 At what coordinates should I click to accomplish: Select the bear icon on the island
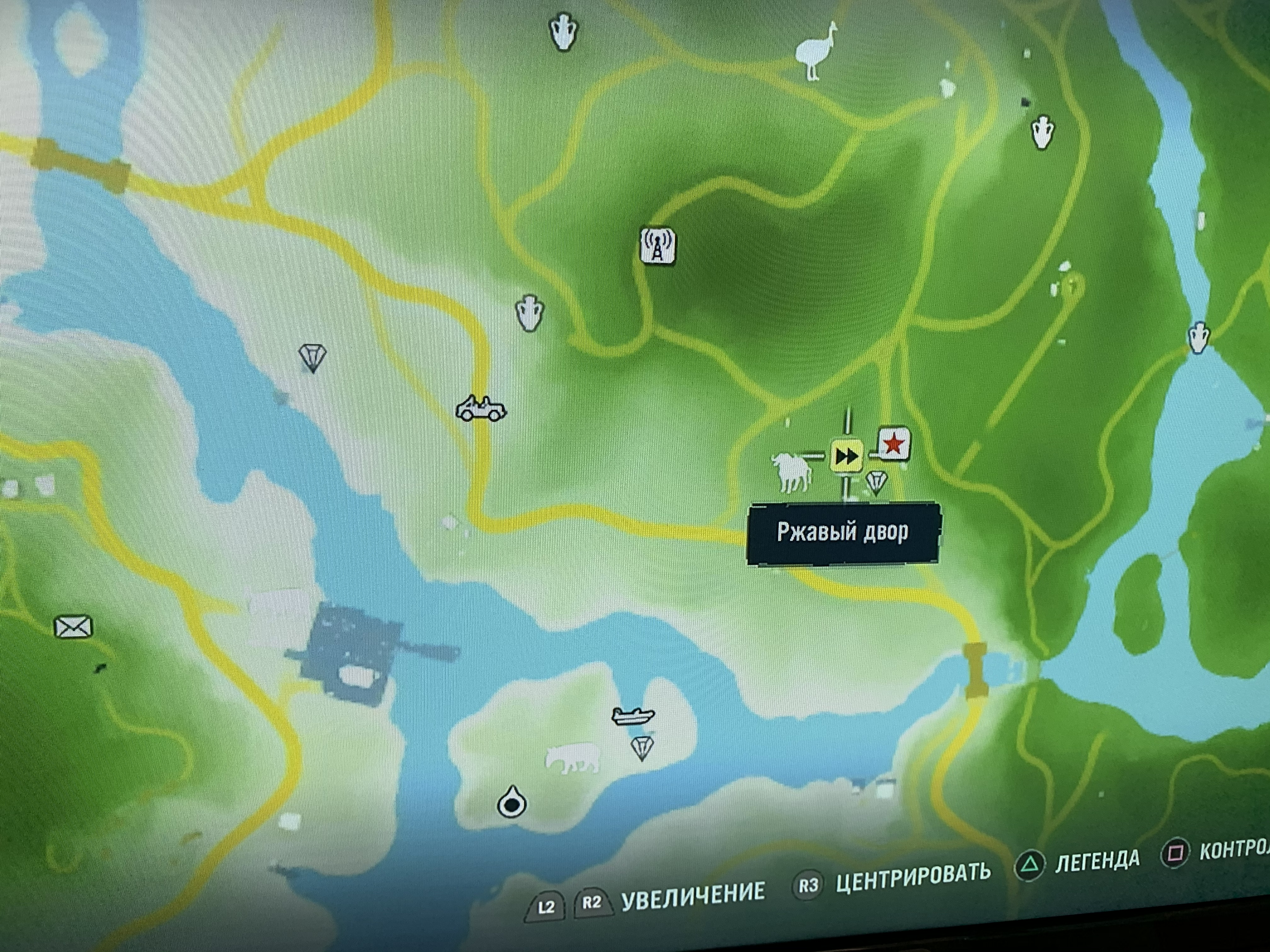point(573,759)
